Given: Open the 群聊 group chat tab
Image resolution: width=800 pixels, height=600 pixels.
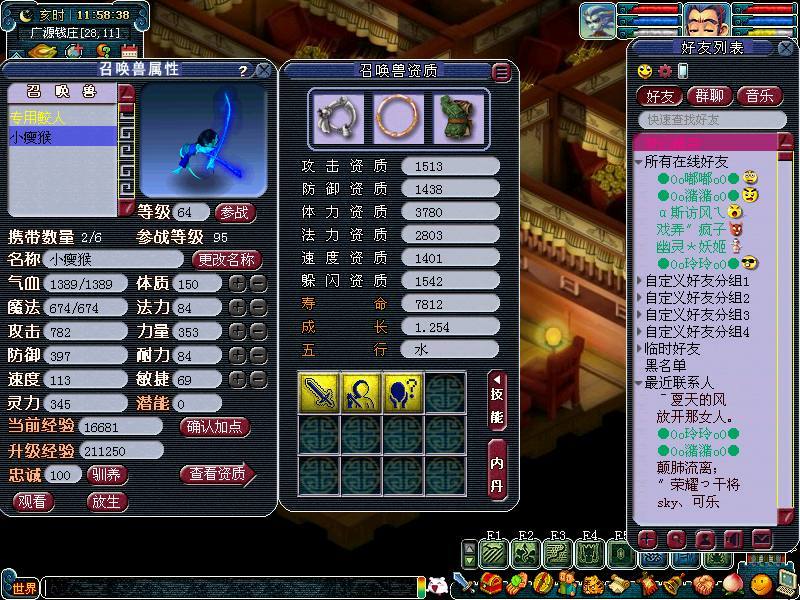Looking at the screenshot, I should point(711,96).
